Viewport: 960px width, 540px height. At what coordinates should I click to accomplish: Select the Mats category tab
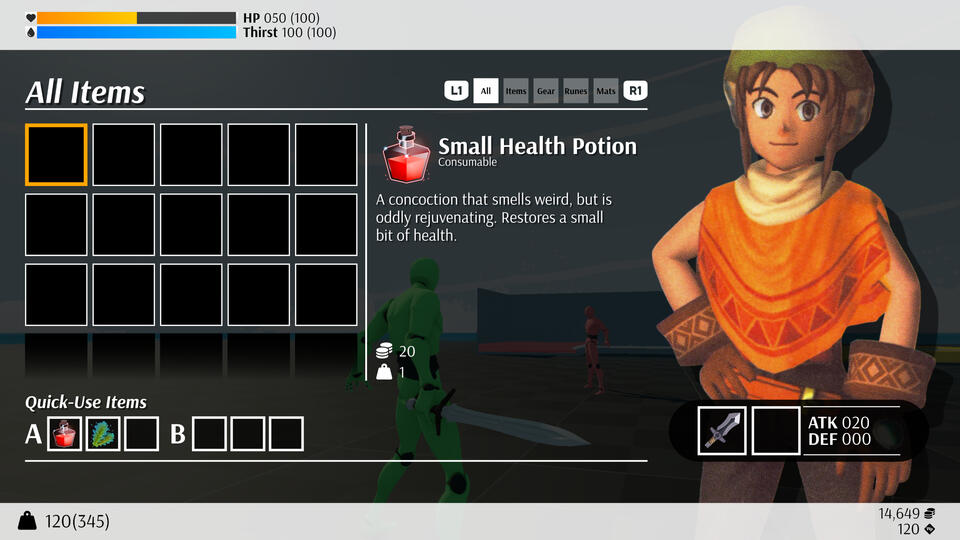606,91
